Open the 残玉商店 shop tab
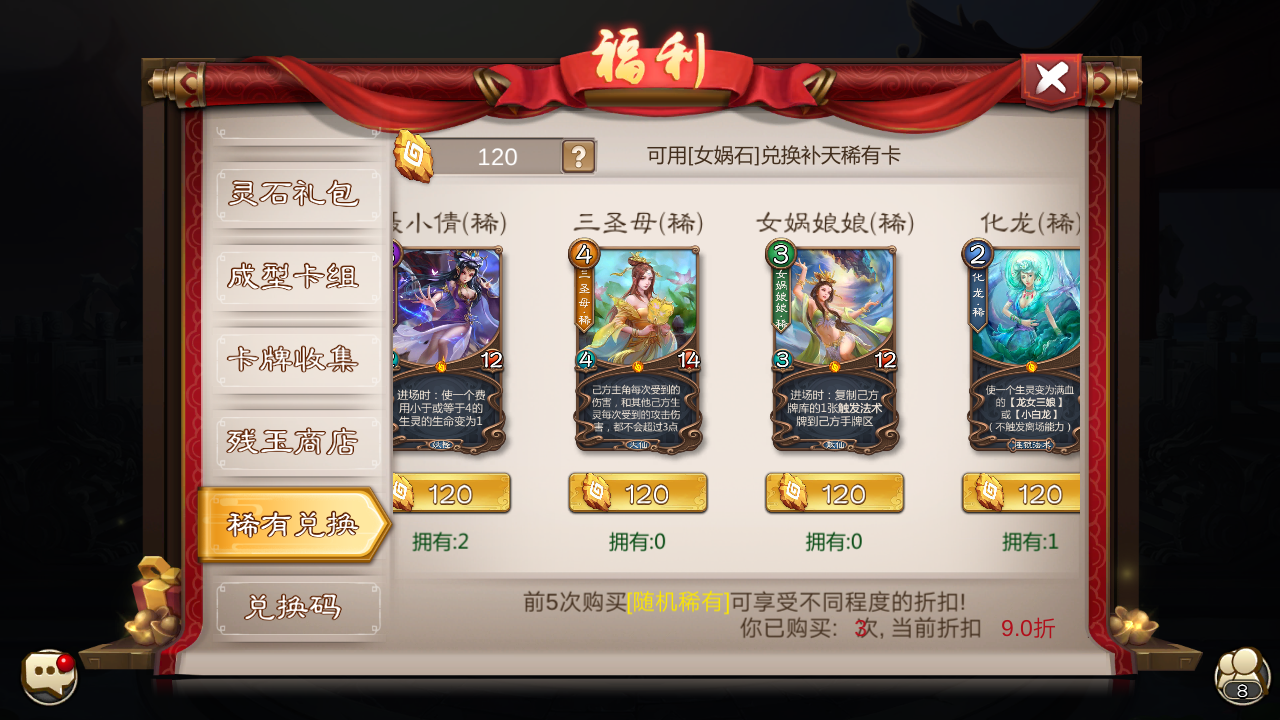The height and width of the screenshot is (720, 1280). pyautogui.click(x=297, y=441)
